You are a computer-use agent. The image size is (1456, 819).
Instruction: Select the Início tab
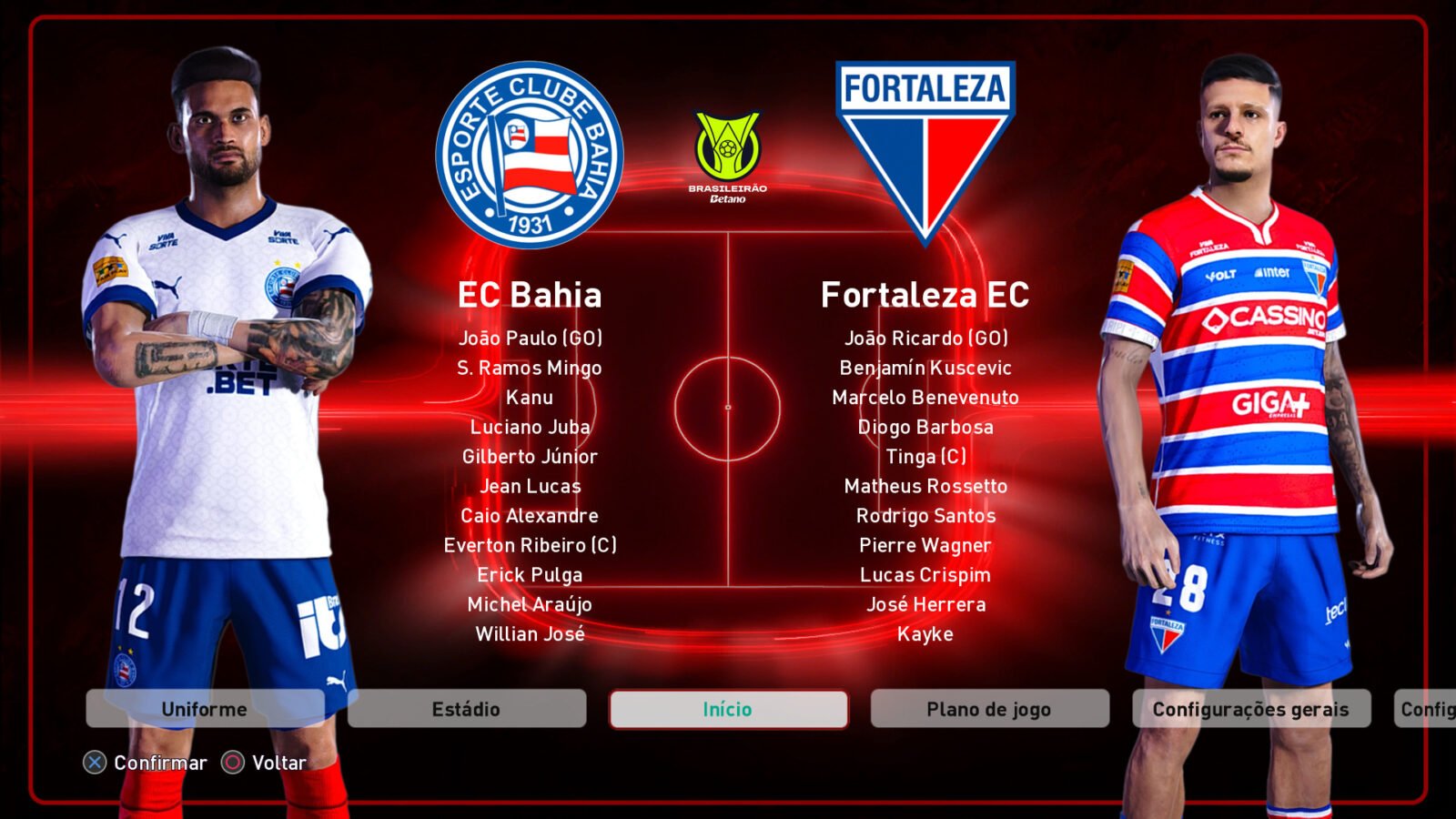[x=727, y=709]
